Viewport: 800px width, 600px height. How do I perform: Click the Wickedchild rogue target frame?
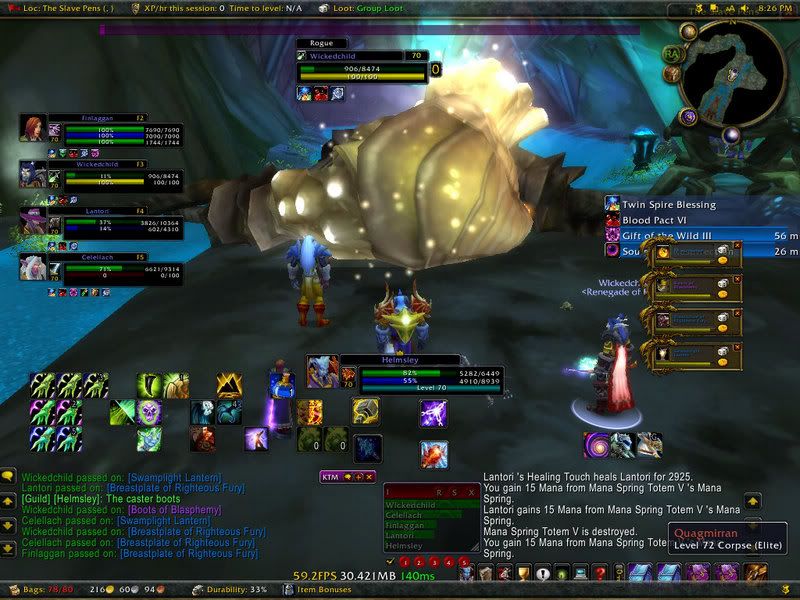[x=360, y=69]
